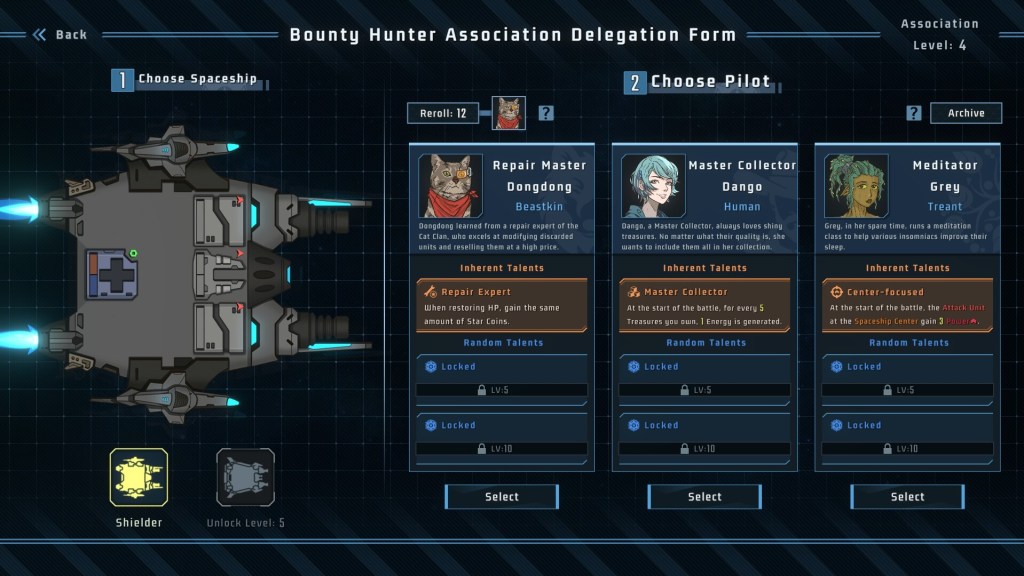
Task: Click the help icon beside the cat portrait
Action: coord(546,113)
